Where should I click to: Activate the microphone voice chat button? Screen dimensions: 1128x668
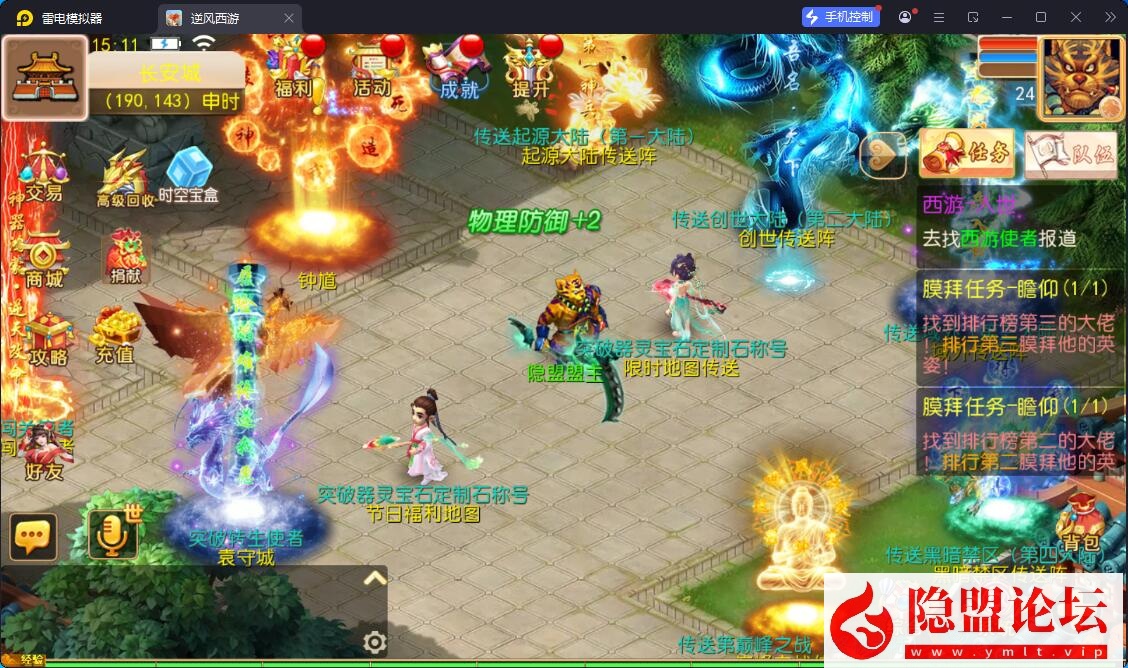pyautogui.click(x=111, y=535)
